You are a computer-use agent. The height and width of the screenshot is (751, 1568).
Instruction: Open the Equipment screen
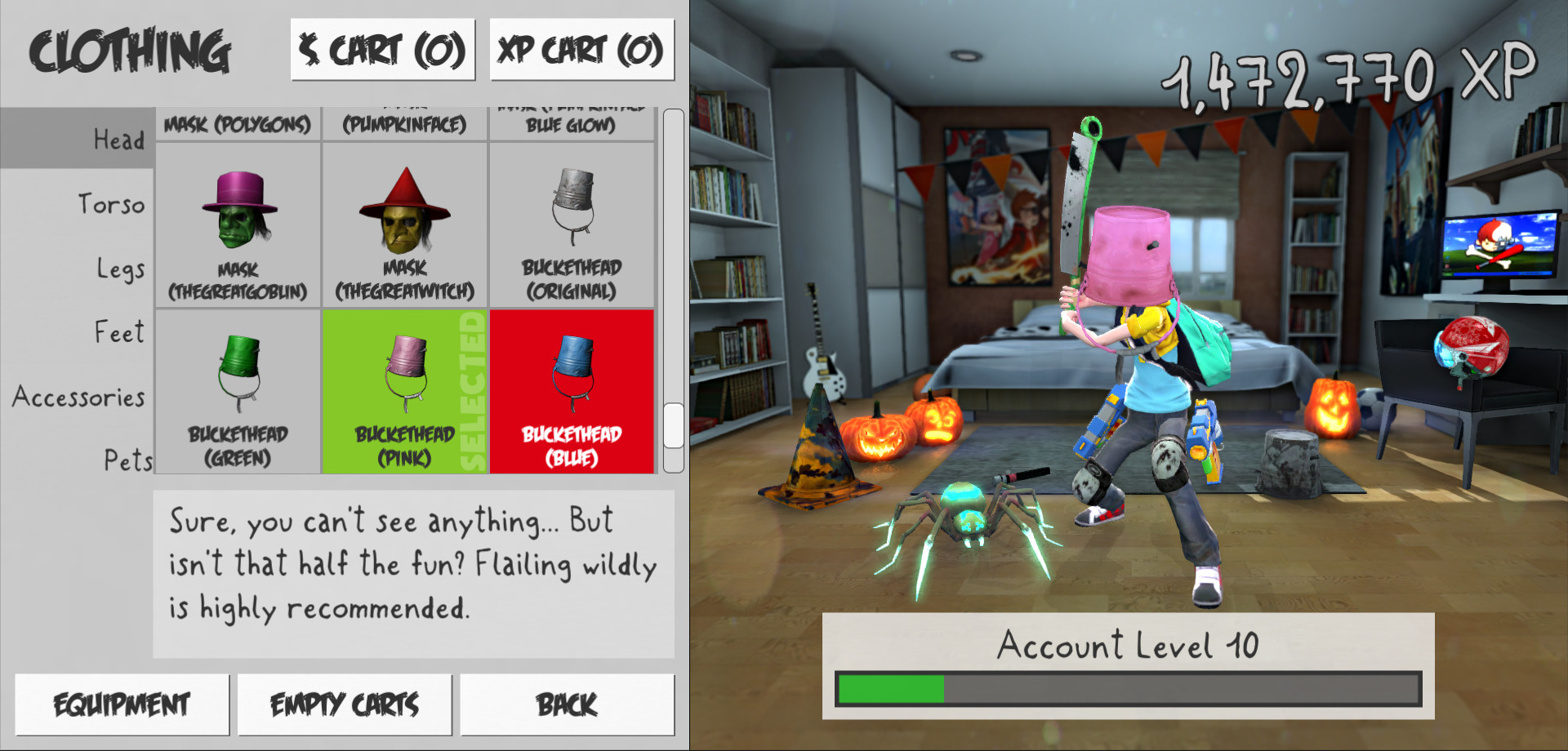tap(121, 703)
